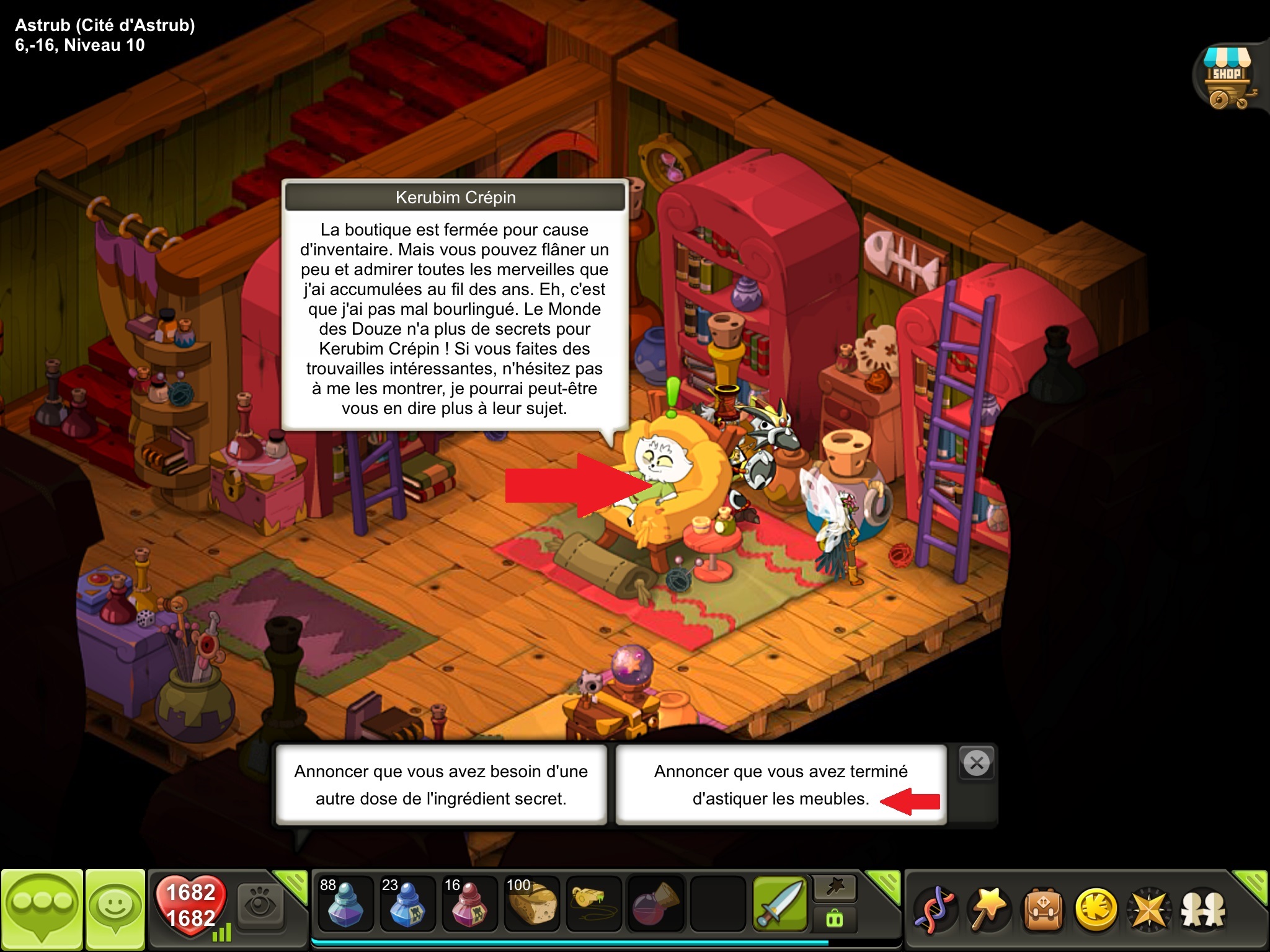Open the smiley emotes menu
The image size is (1270, 952).
coord(115,907)
